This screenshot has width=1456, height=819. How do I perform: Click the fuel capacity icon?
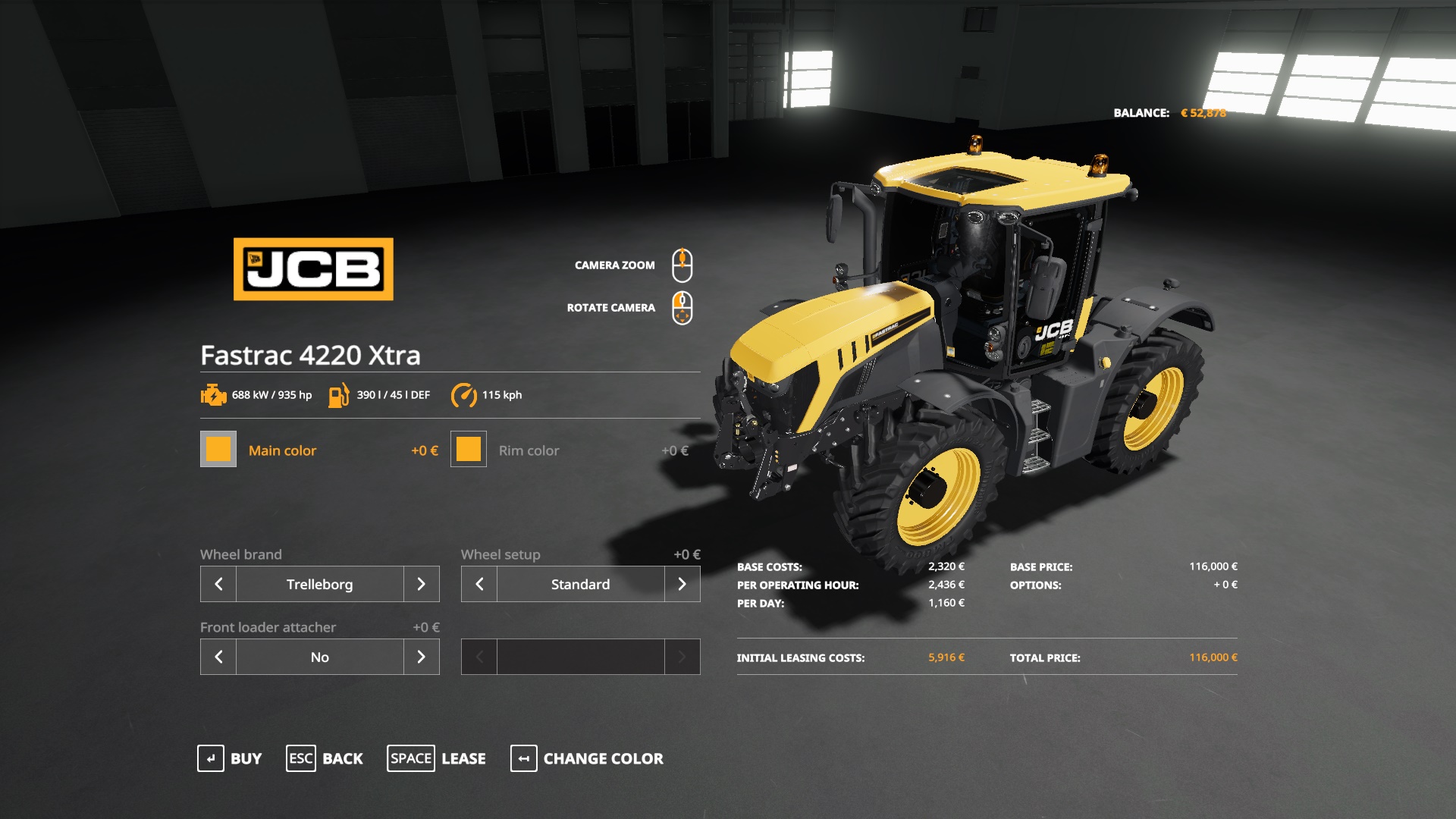tap(339, 394)
